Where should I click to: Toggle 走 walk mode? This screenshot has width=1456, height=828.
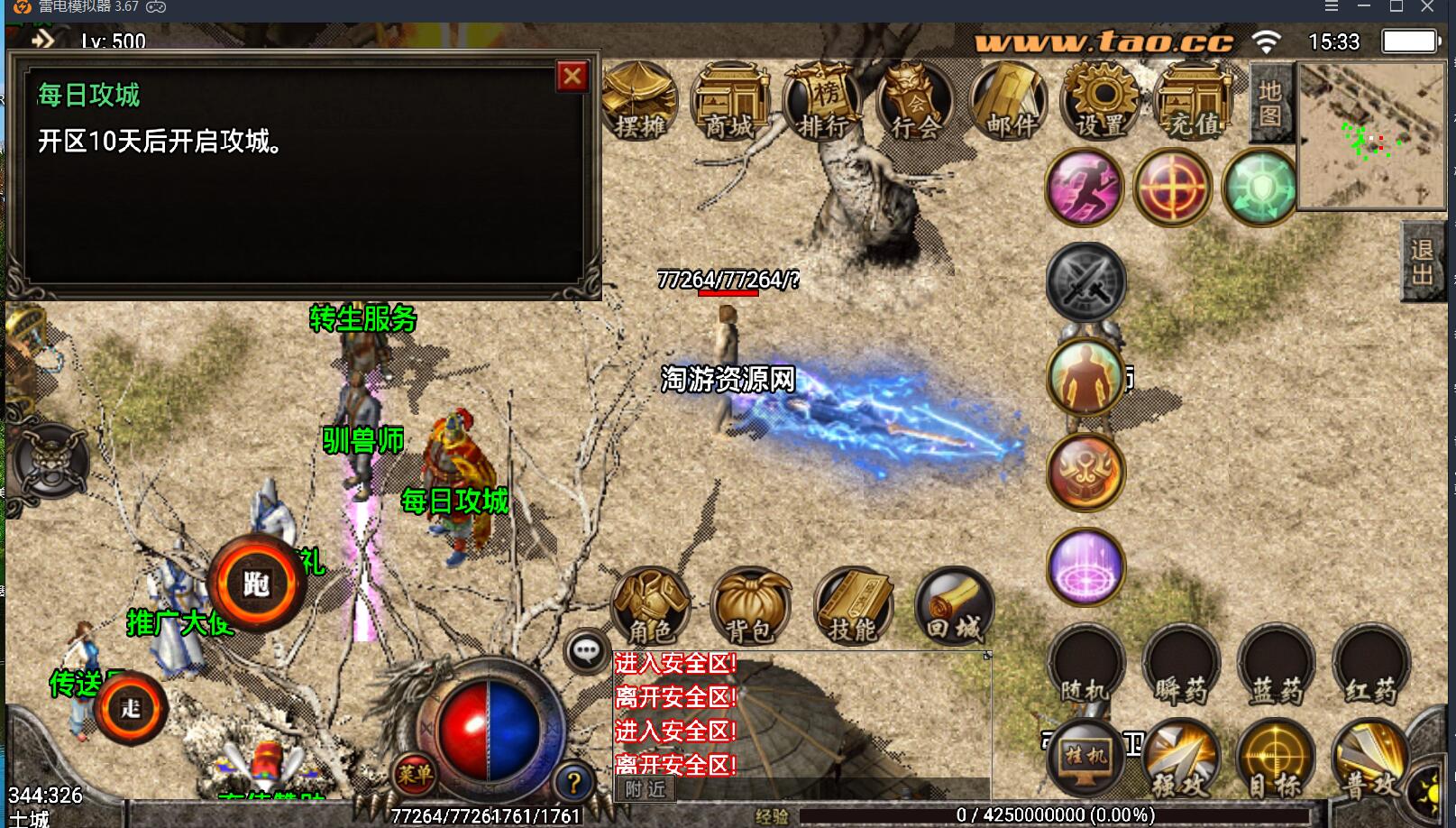[131, 708]
